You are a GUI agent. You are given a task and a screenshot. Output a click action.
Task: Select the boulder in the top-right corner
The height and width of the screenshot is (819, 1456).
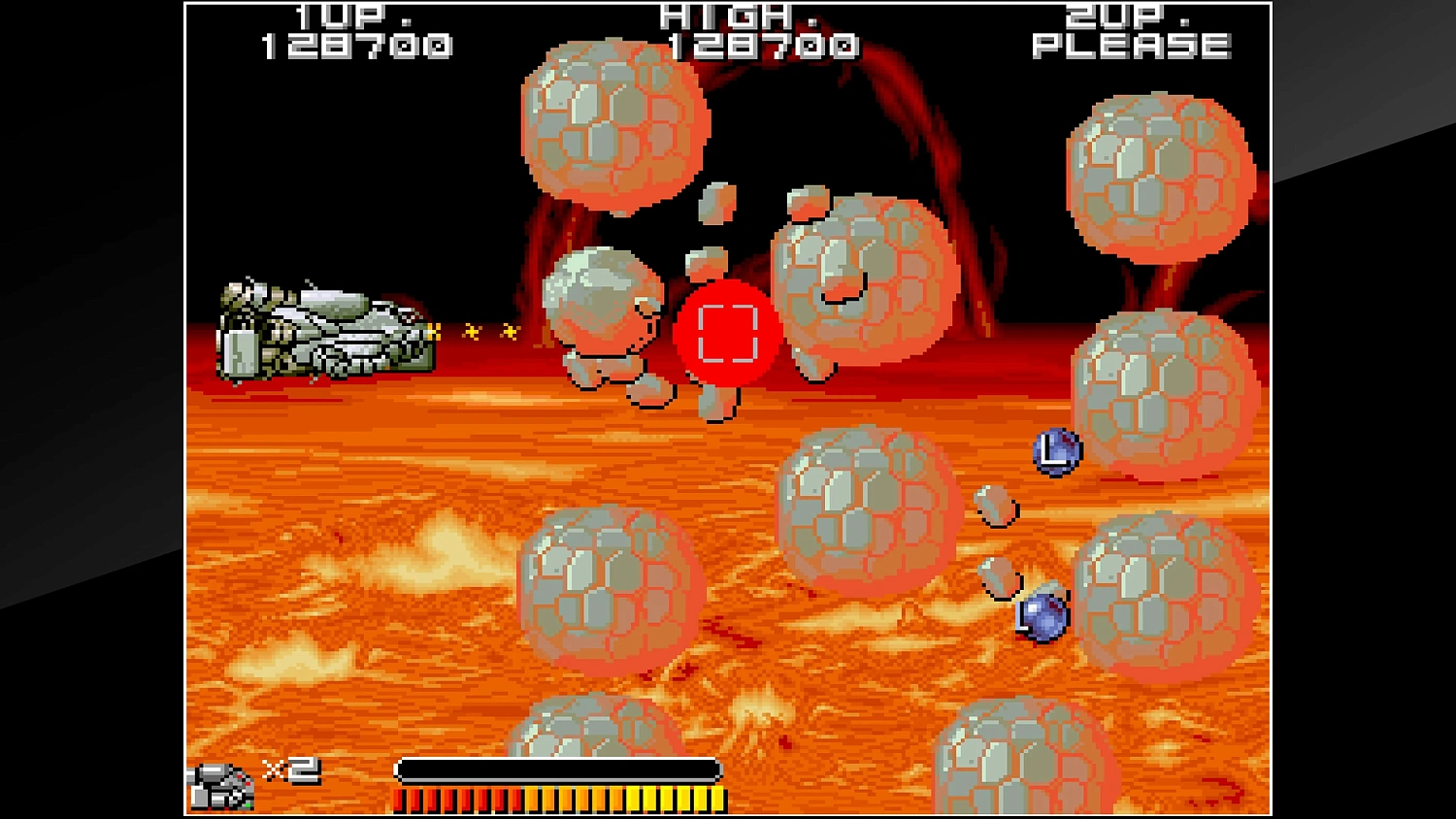1160,175
